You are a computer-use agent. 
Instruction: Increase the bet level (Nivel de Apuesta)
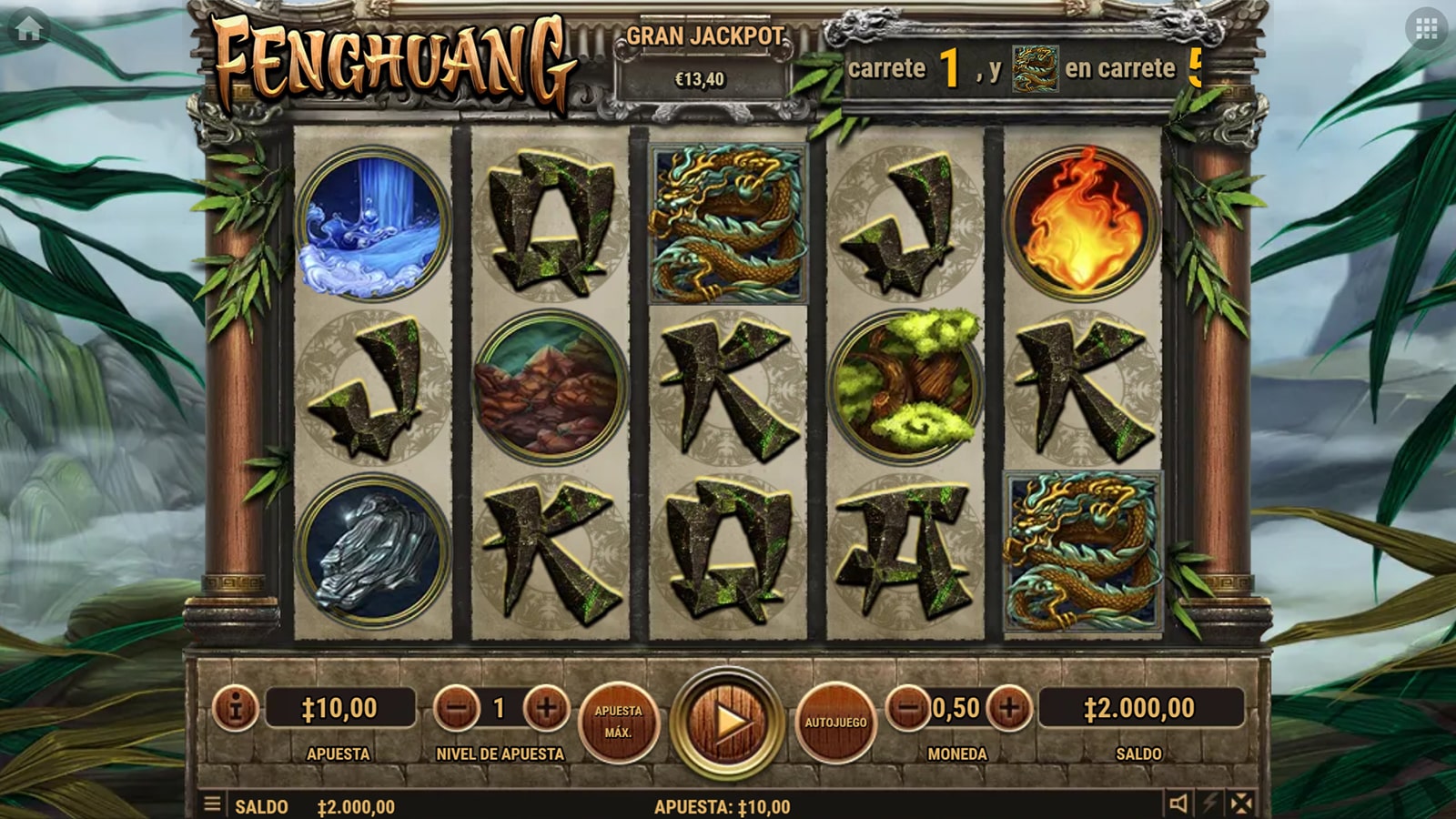point(546,708)
